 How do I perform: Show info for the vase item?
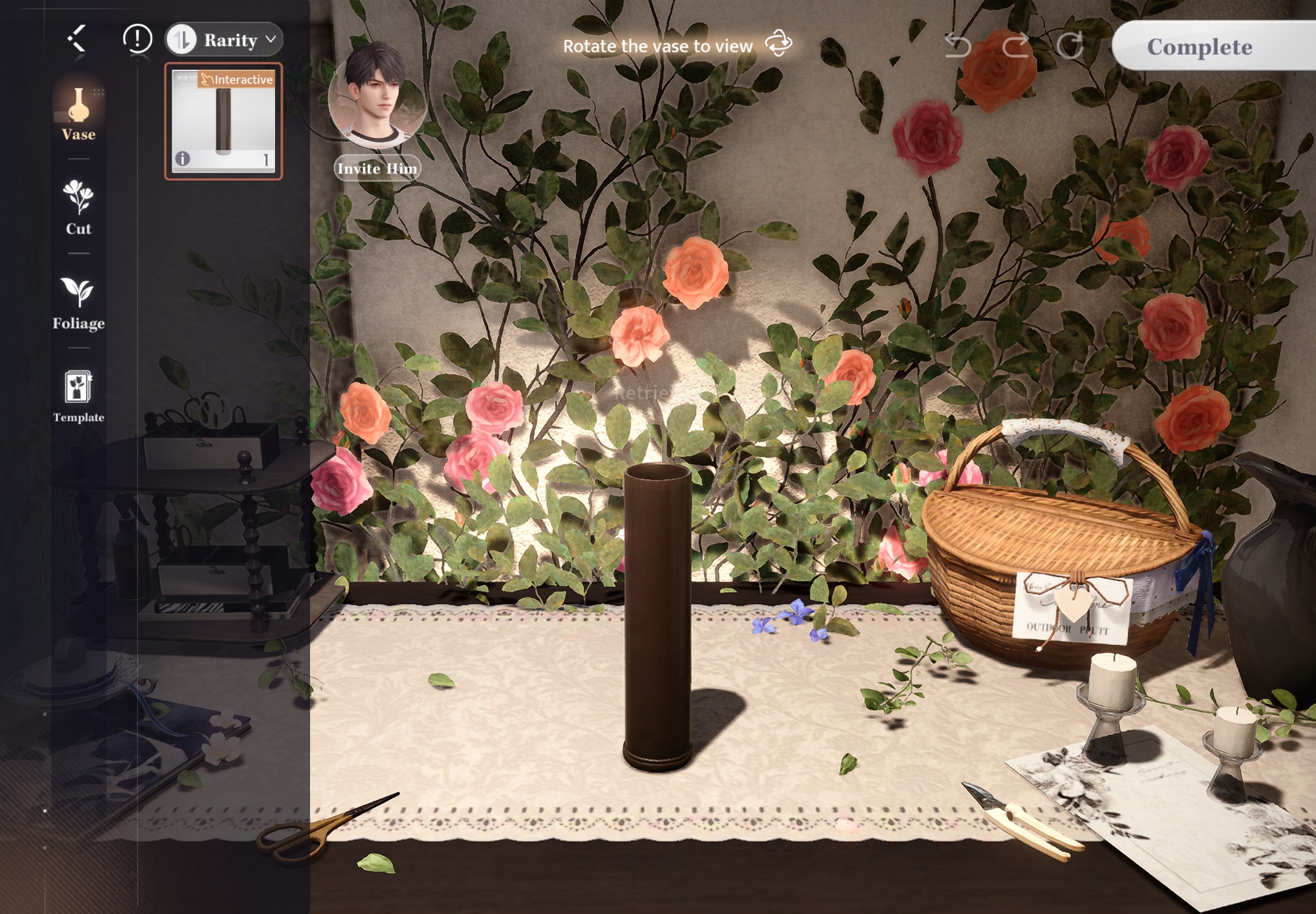pos(182,159)
